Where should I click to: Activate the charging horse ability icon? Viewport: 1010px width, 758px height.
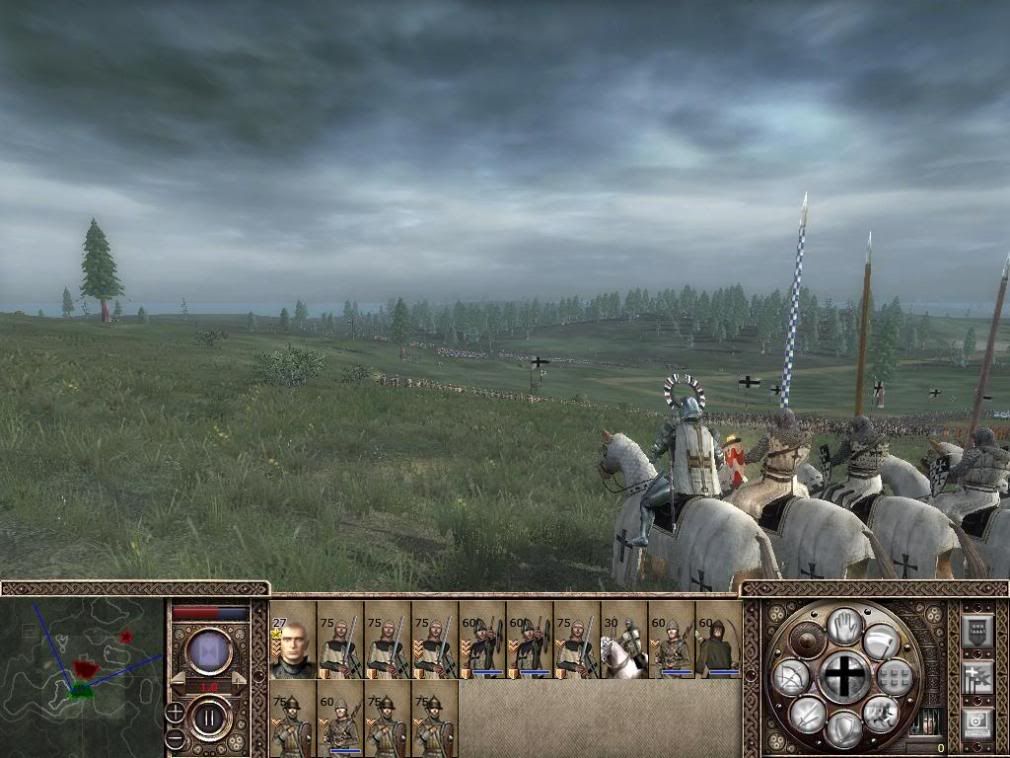[881, 713]
